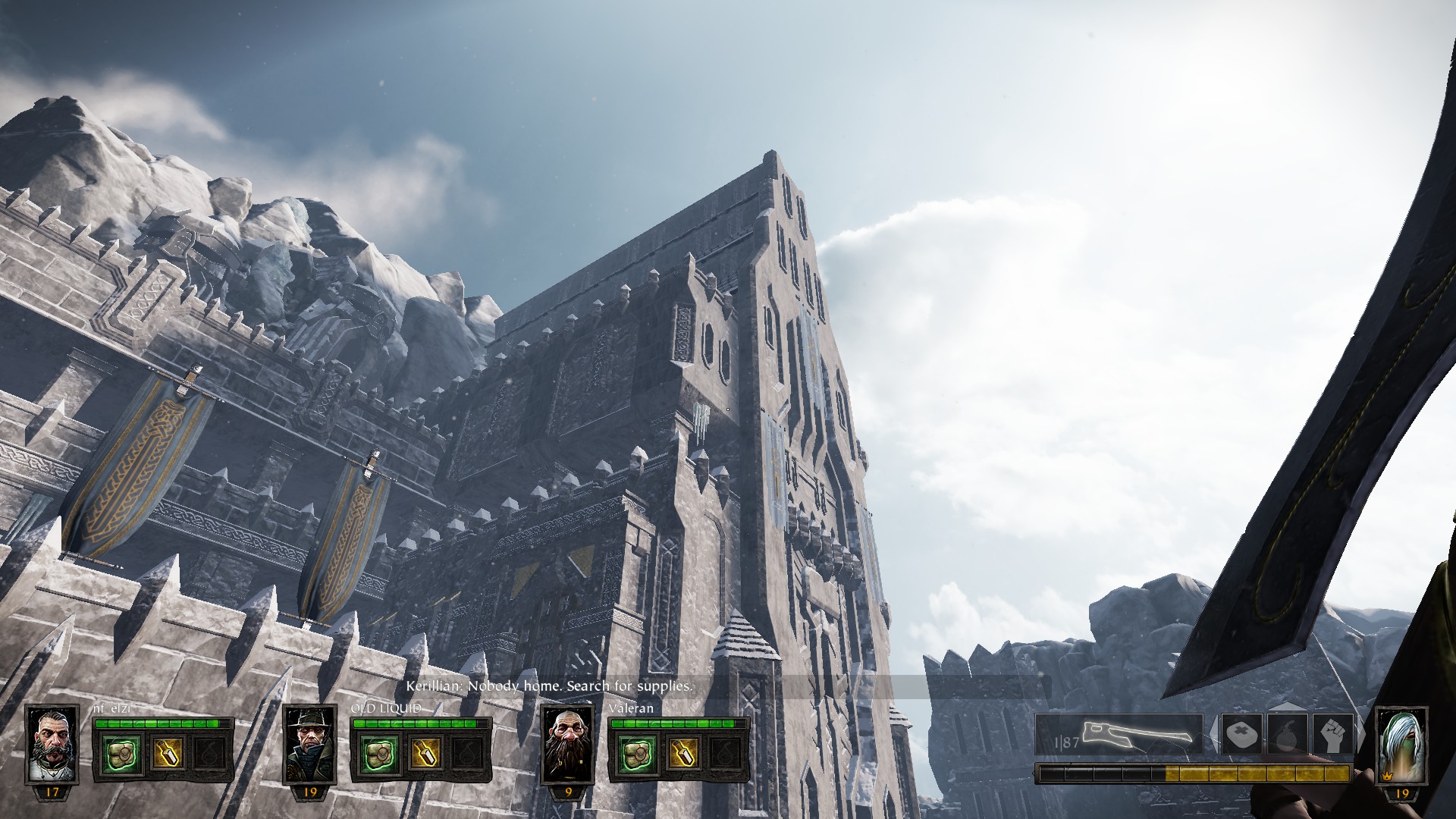This screenshot has height=819, width=1456.
Task: Click OLD LIQUID's witch hunter portrait
Action: click(x=309, y=745)
